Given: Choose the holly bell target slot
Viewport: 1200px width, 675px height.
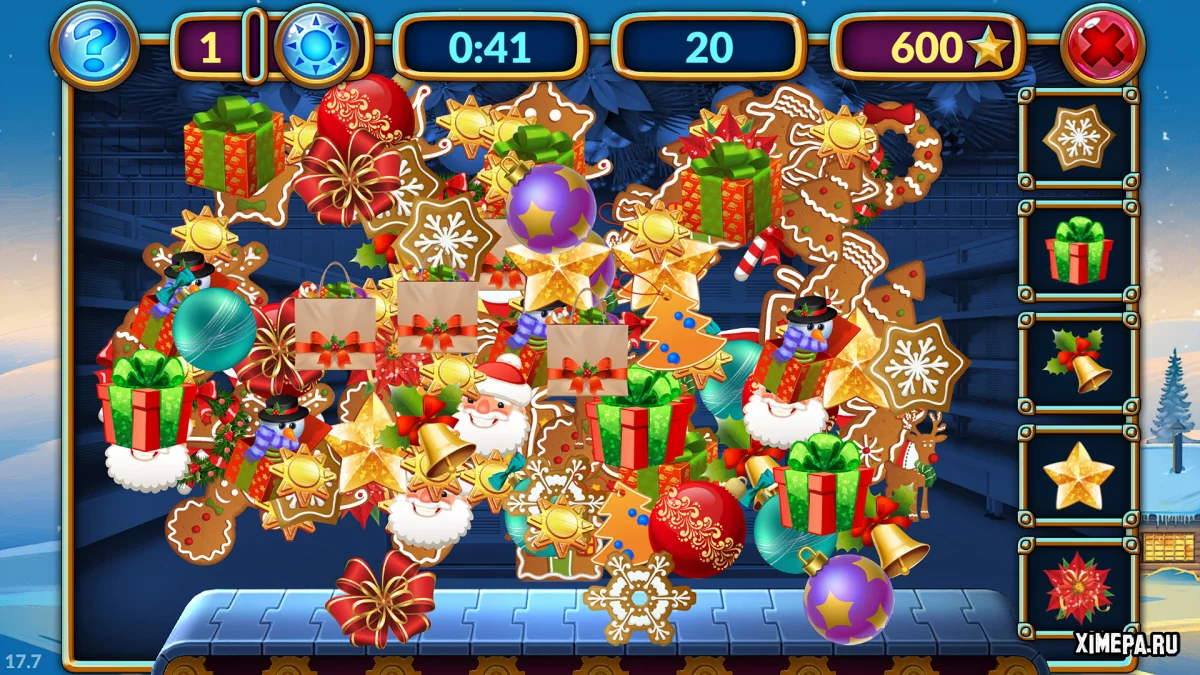Looking at the screenshot, I should pyautogui.click(x=1078, y=363).
